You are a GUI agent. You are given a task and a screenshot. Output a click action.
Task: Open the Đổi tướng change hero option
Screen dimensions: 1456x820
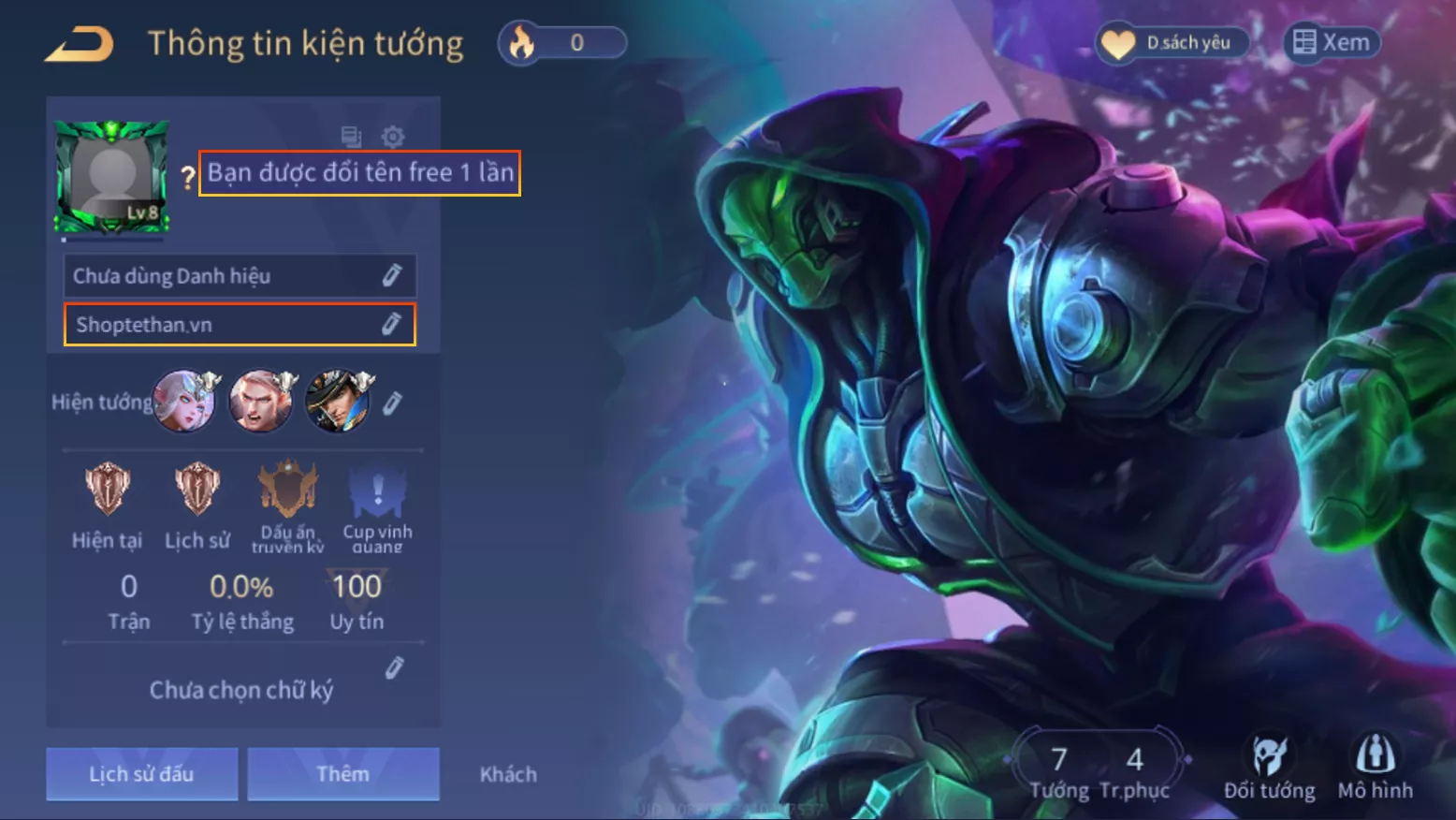(x=1270, y=767)
